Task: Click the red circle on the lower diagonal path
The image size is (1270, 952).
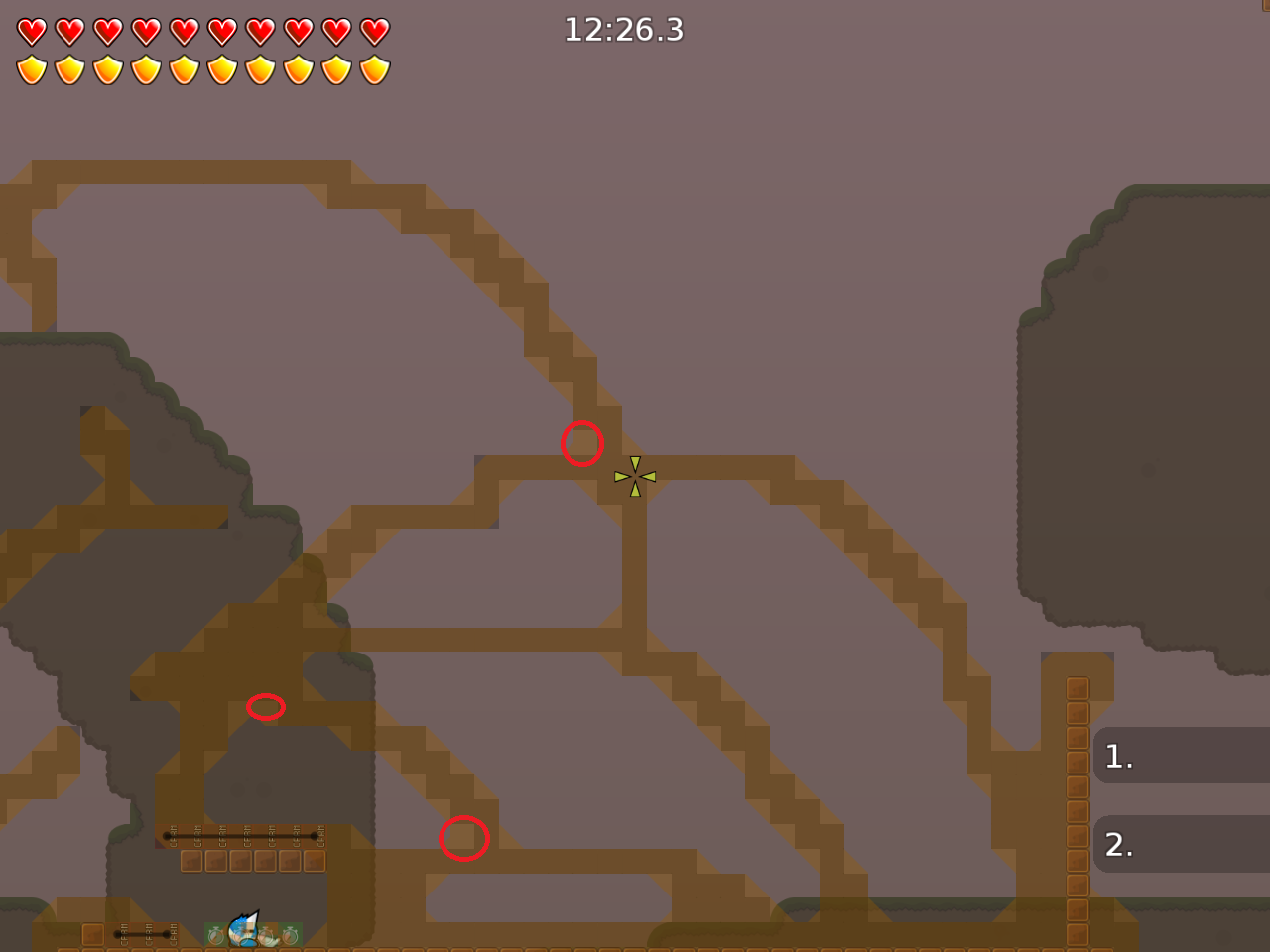Action: pos(463,838)
